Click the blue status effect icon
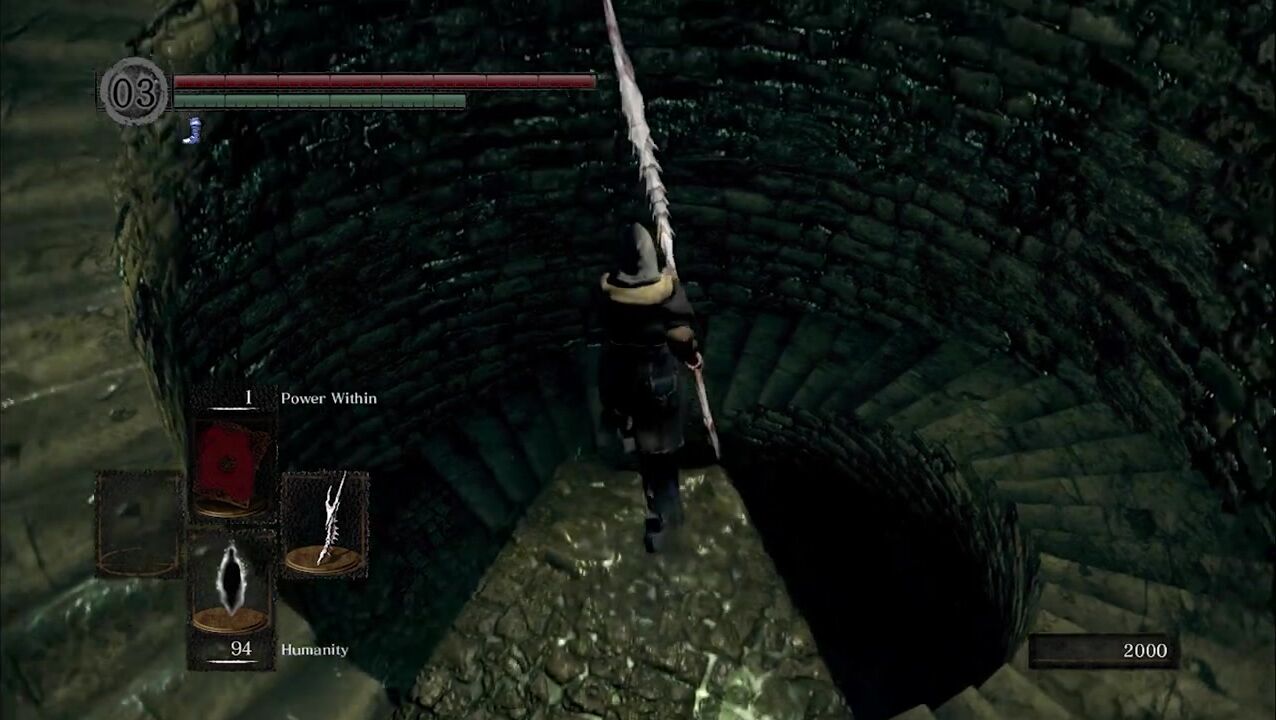 coord(192,130)
